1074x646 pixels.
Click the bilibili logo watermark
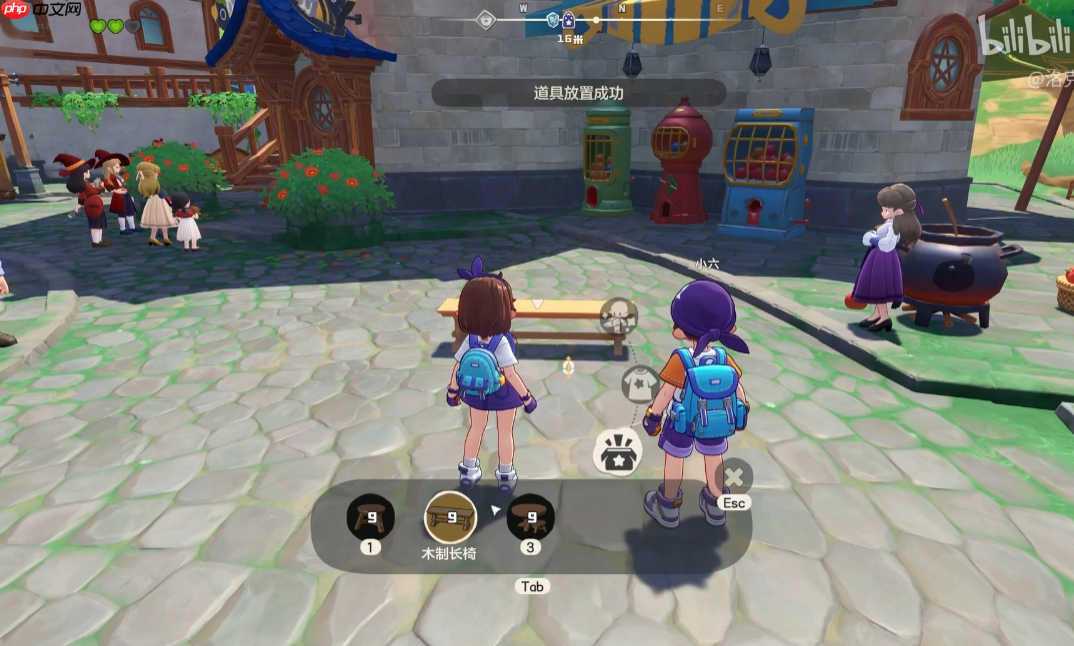point(1023,41)
